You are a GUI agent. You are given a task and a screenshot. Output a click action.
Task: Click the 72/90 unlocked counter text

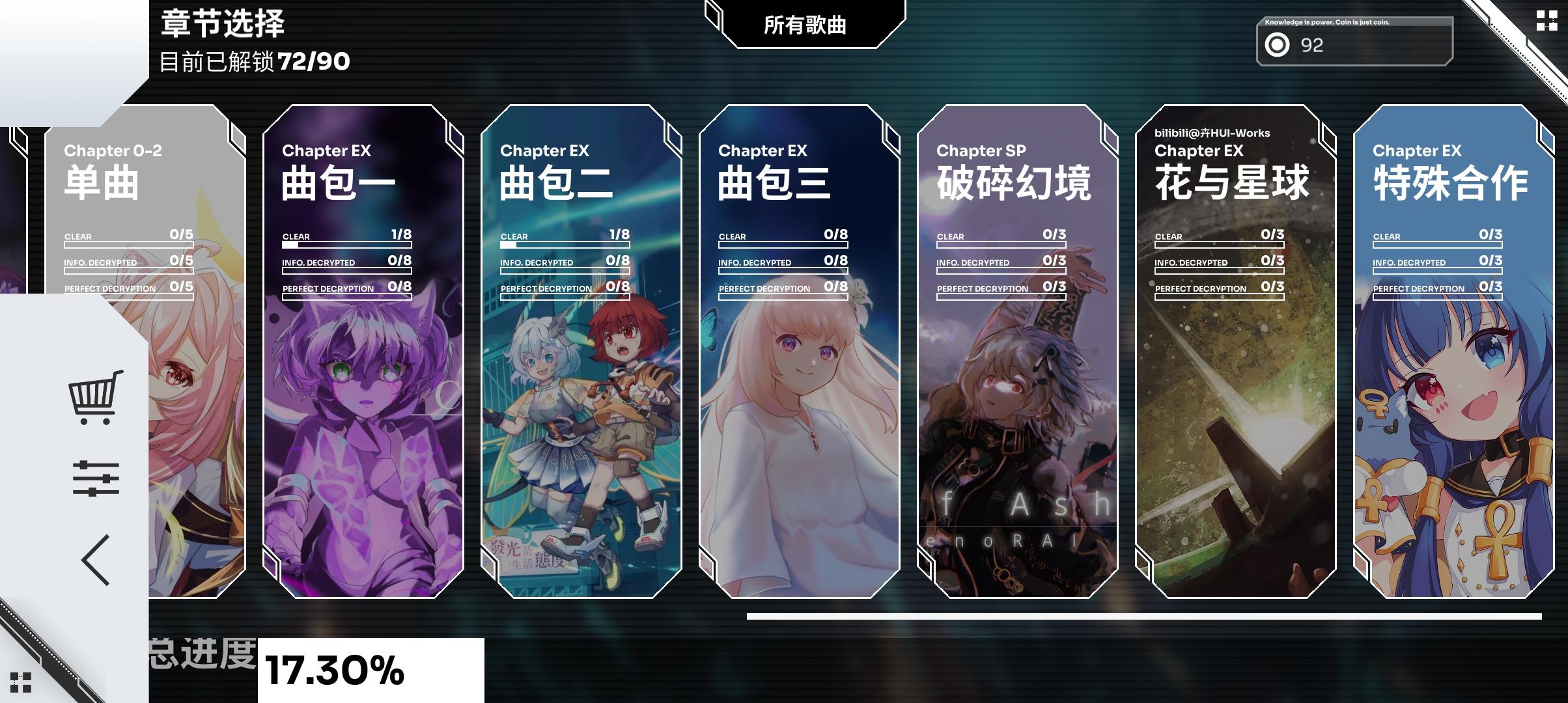(311, 63)
